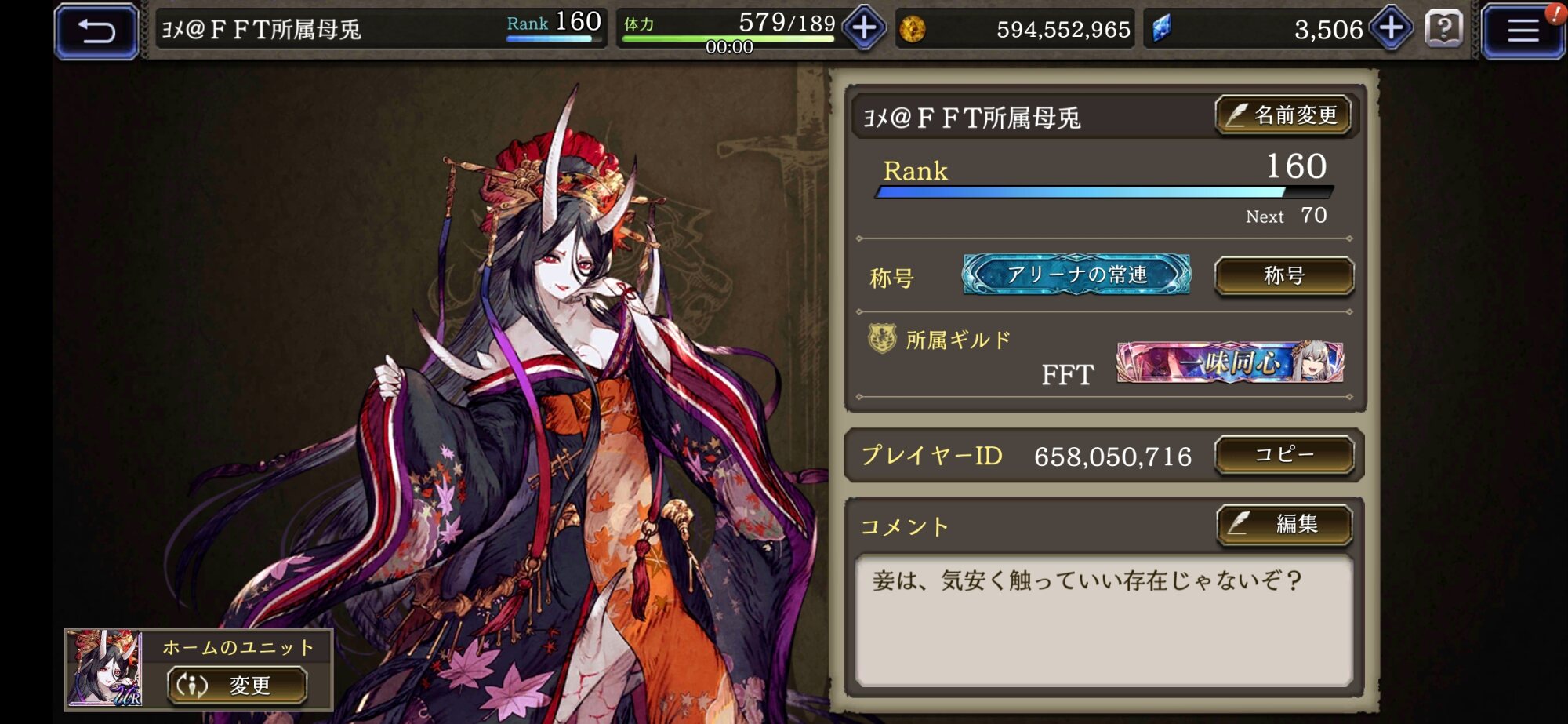Open the hamburger main menu

pyautogui.click(x=1523, y=31)
